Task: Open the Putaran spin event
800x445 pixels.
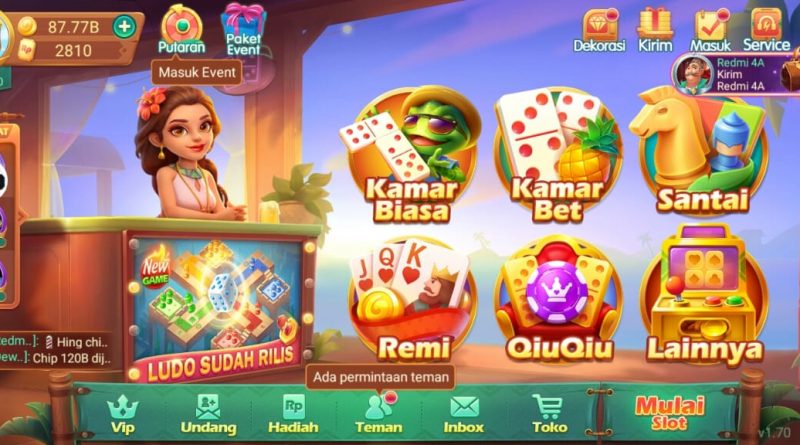Action: click(181, 28)
